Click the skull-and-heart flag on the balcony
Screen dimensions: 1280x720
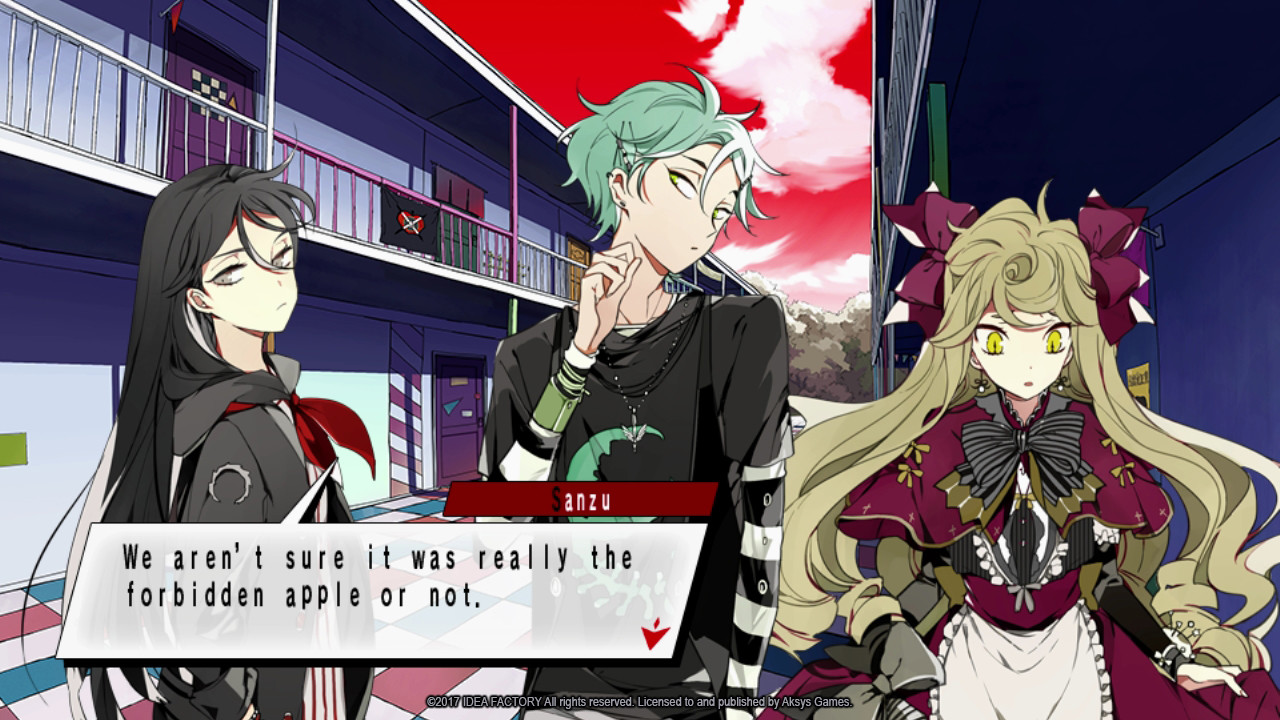click(x=410, y=223)
